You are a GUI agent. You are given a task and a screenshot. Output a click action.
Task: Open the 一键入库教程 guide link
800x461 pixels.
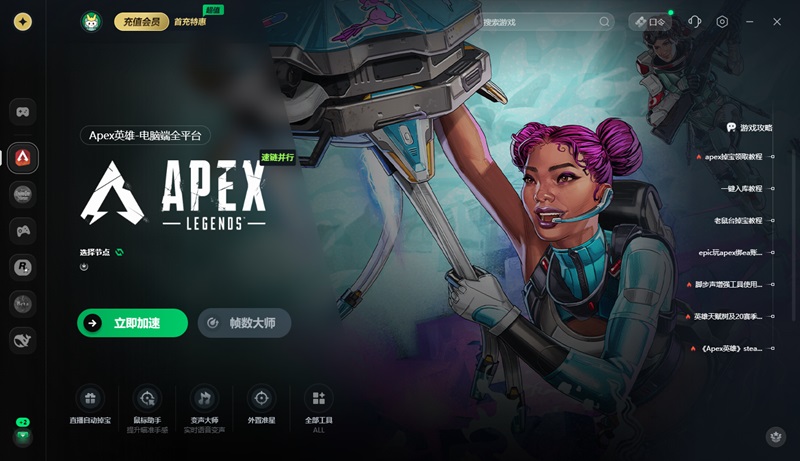click(740, 188)
